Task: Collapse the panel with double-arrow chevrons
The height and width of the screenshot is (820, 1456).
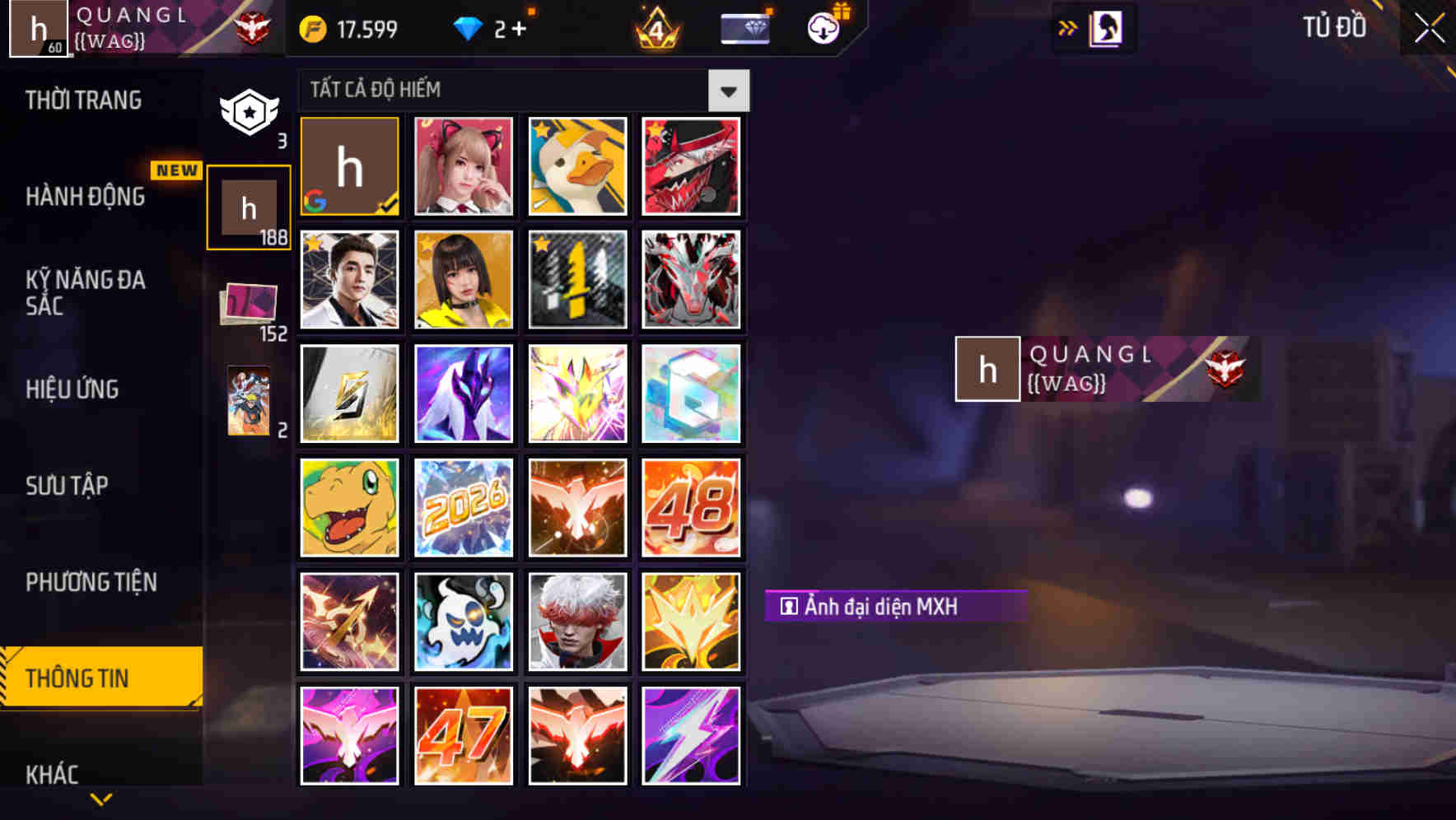Action: tap(1066, 27)
